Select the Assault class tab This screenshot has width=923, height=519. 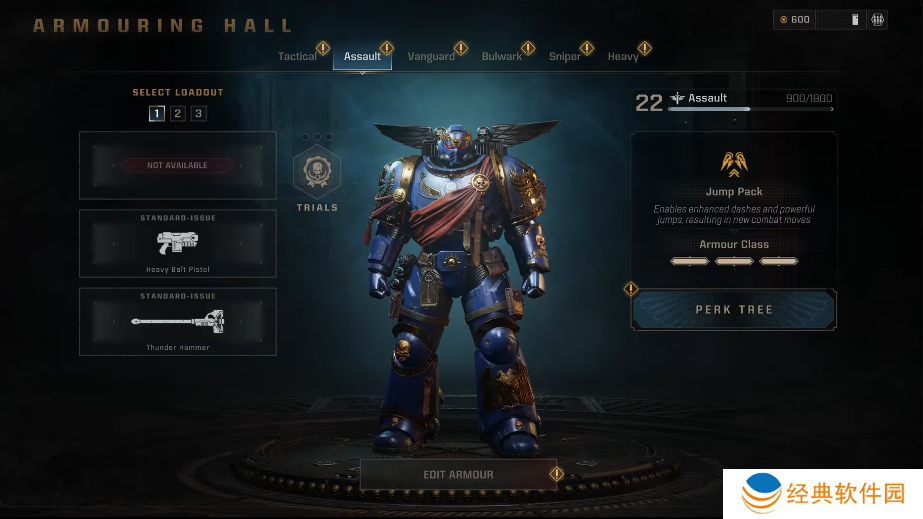pyautogui.click(x=362, y=57)
